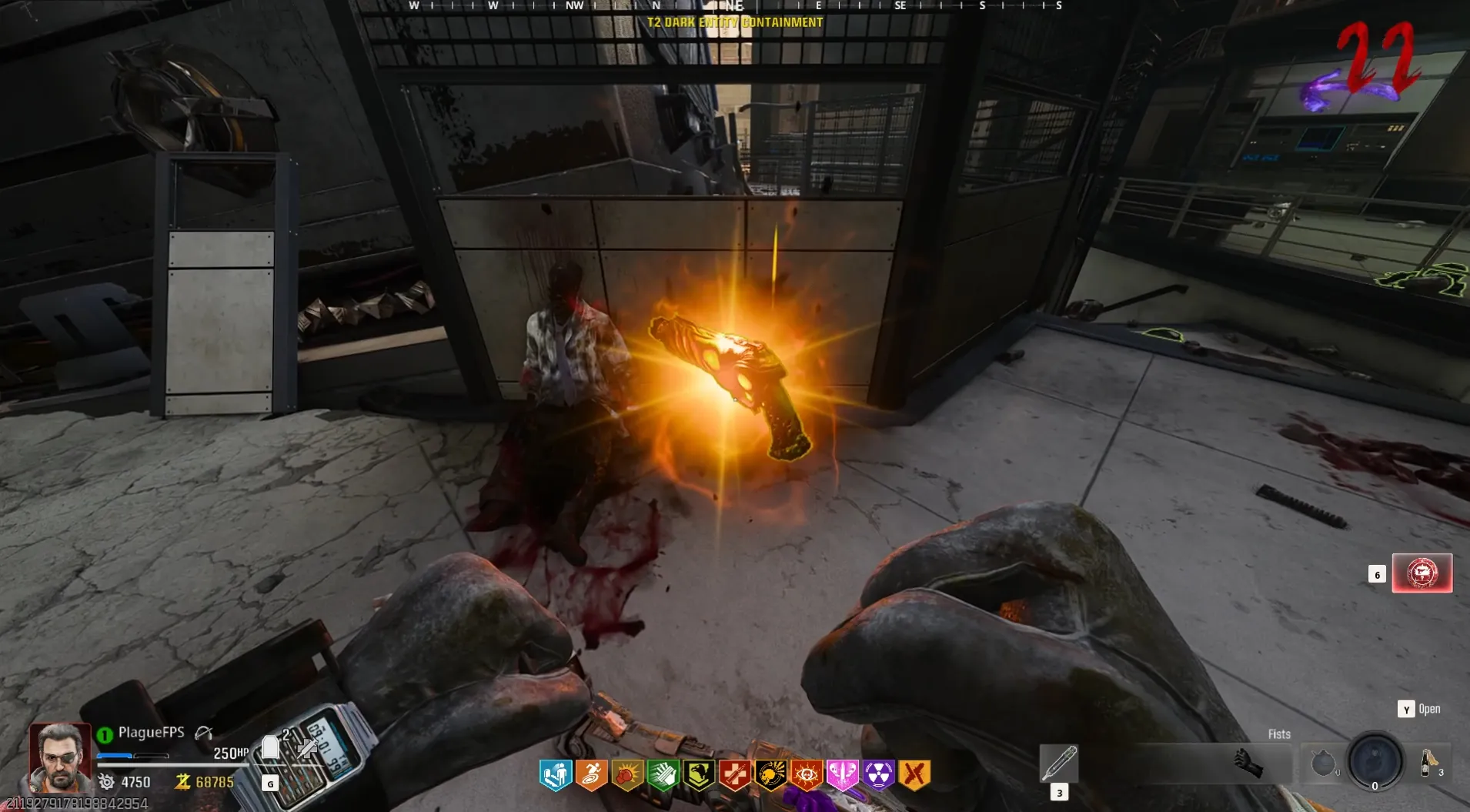Select the Molotov cocktail equipment slot
Screen dimensions: 1470x812
[1429, 764]
